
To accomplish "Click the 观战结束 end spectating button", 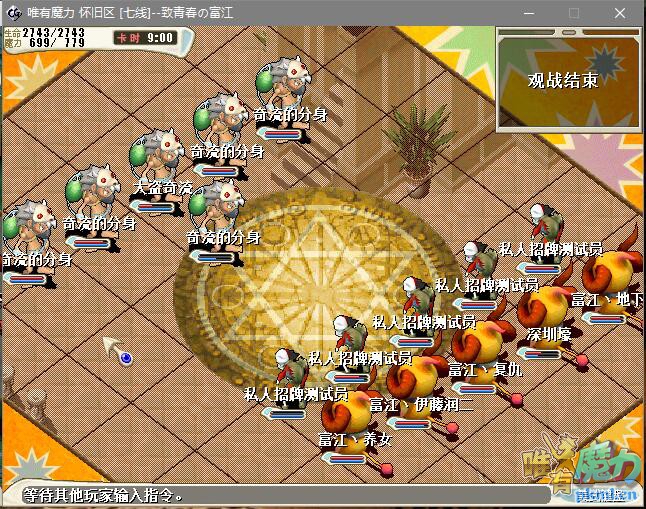I will coord(563,80).
